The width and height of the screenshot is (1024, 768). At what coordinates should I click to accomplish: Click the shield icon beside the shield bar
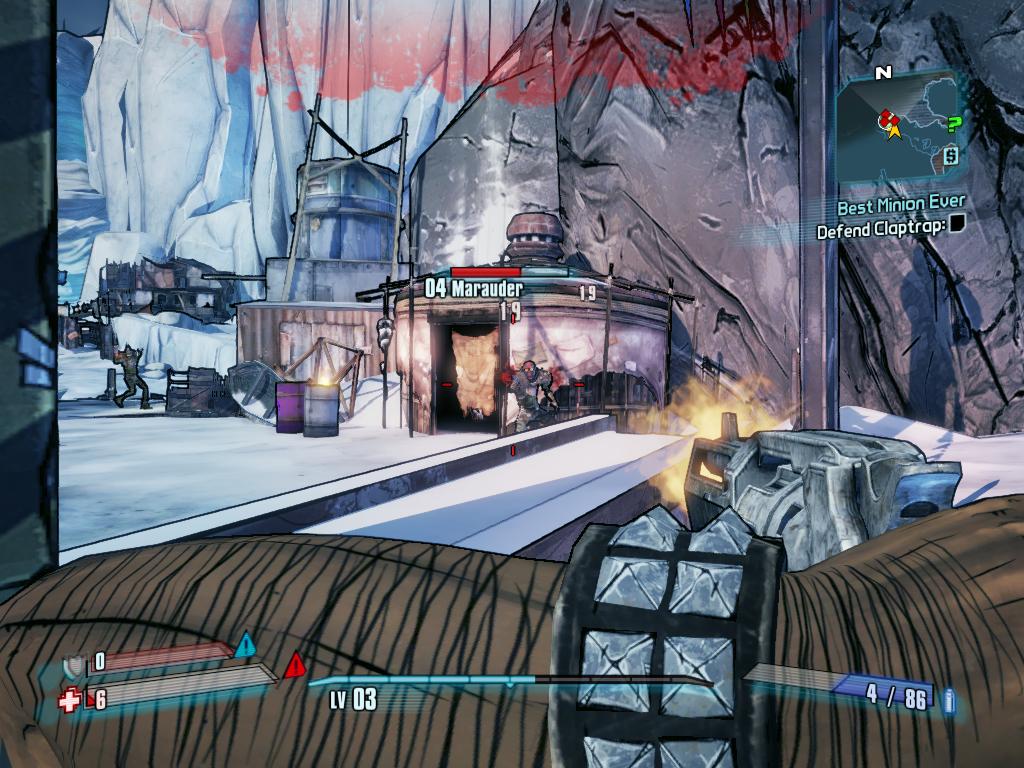pyautogui.click(x=72, y=664)
